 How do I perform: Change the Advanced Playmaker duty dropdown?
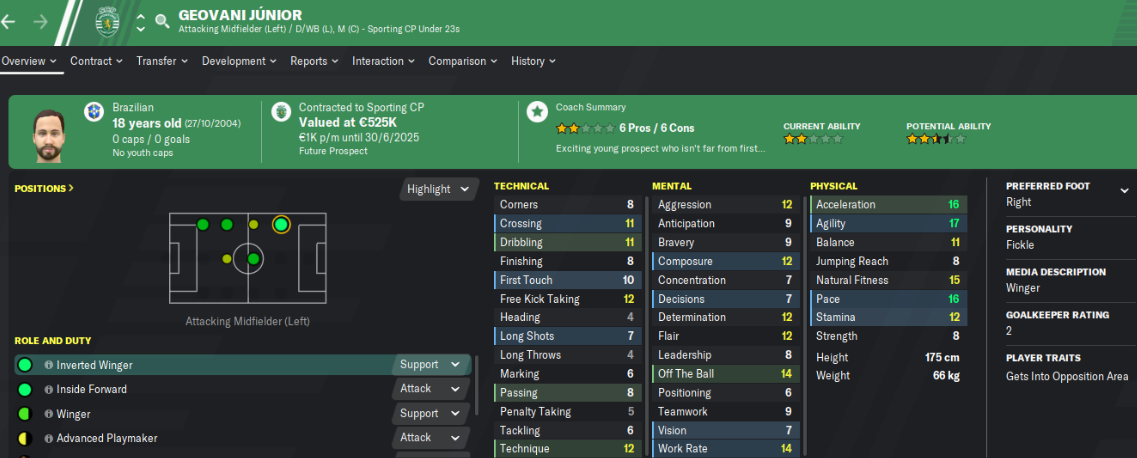tap(430, 437)
